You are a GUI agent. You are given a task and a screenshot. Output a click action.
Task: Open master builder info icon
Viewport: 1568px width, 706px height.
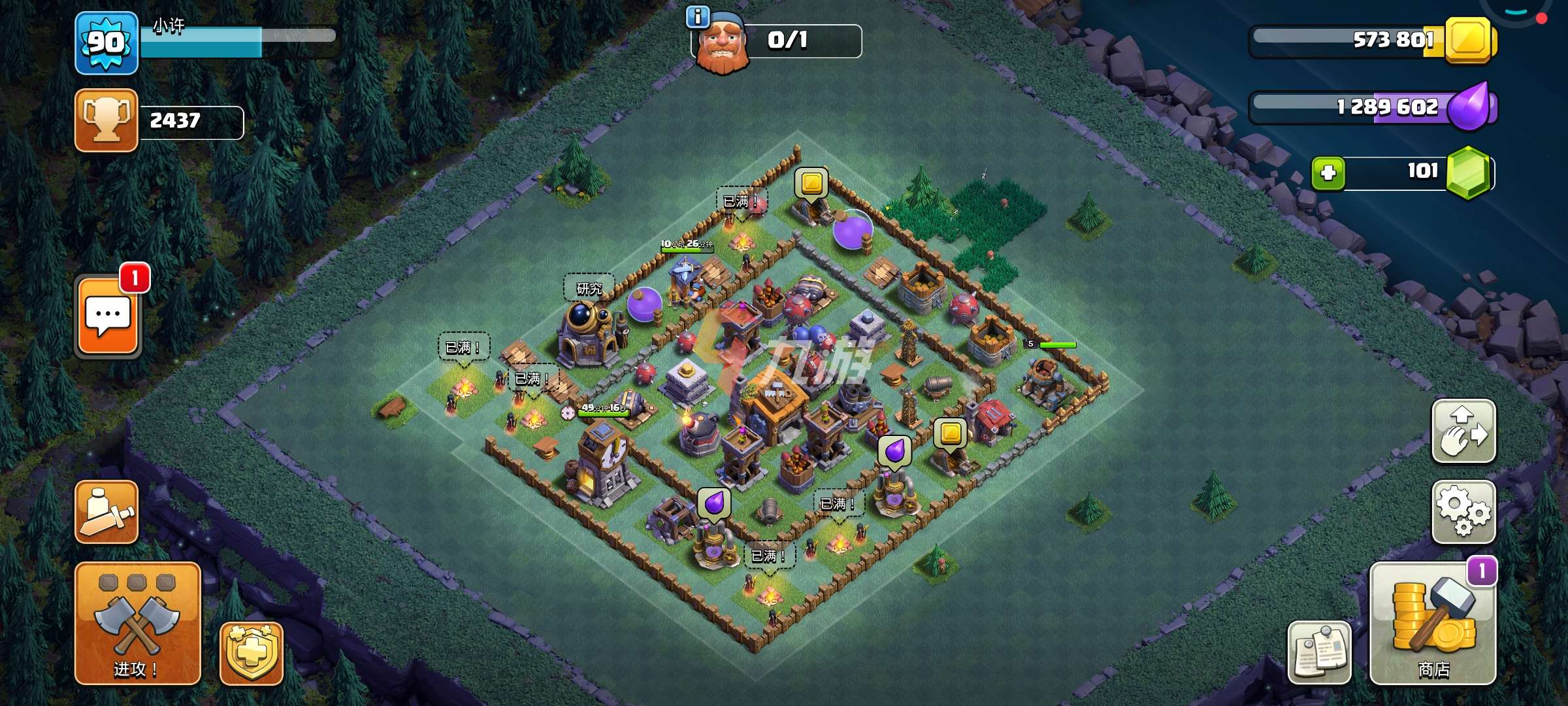click(x=697, y=18)
